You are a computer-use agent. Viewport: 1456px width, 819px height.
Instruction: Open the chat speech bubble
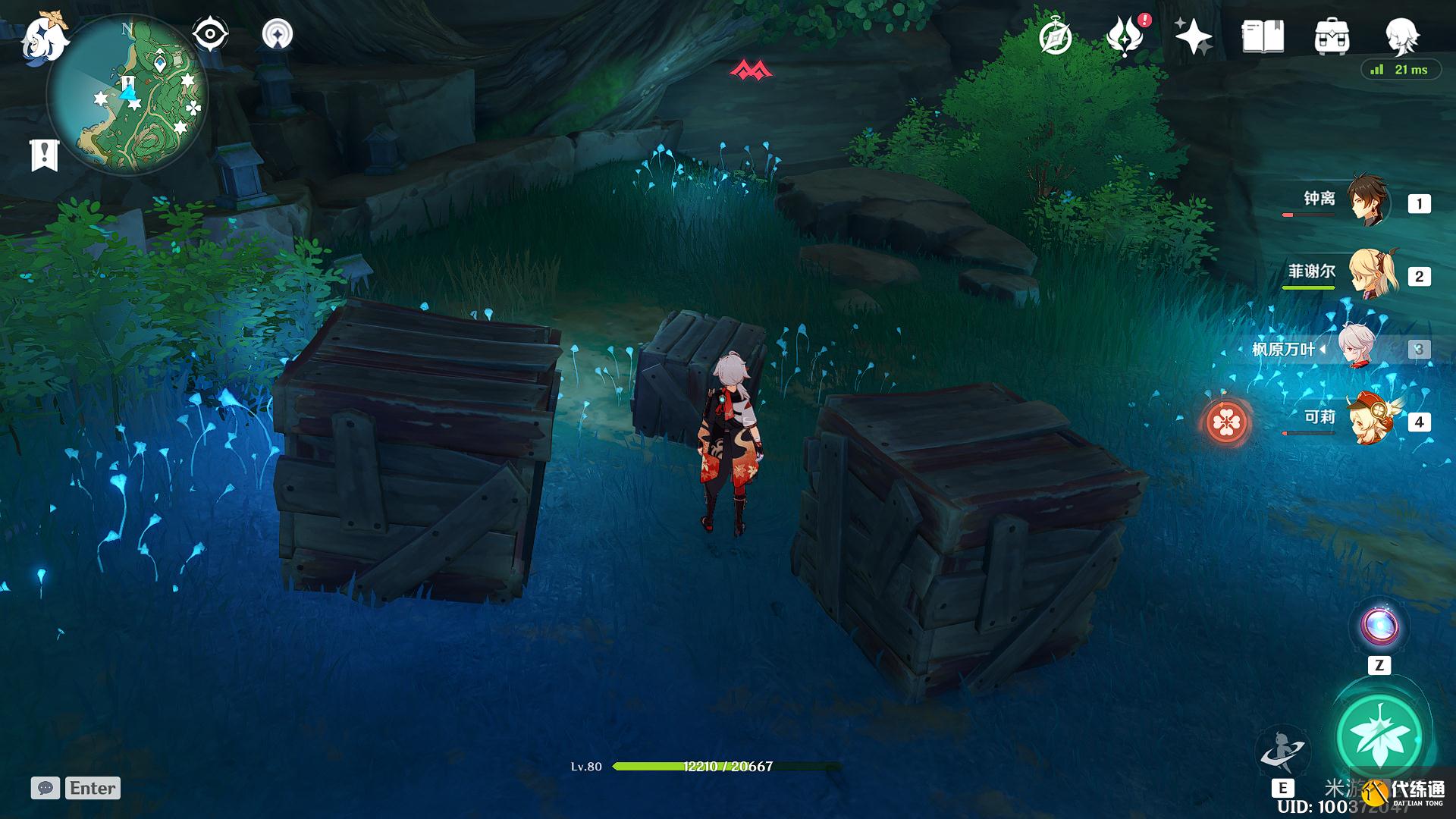point(45,788)
